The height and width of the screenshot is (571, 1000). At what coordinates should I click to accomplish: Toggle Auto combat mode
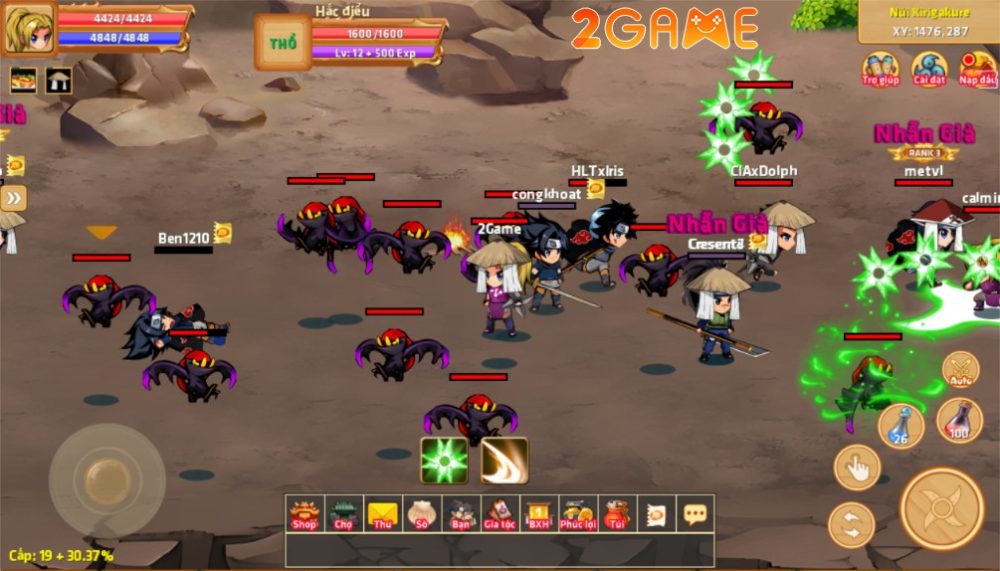960,370
